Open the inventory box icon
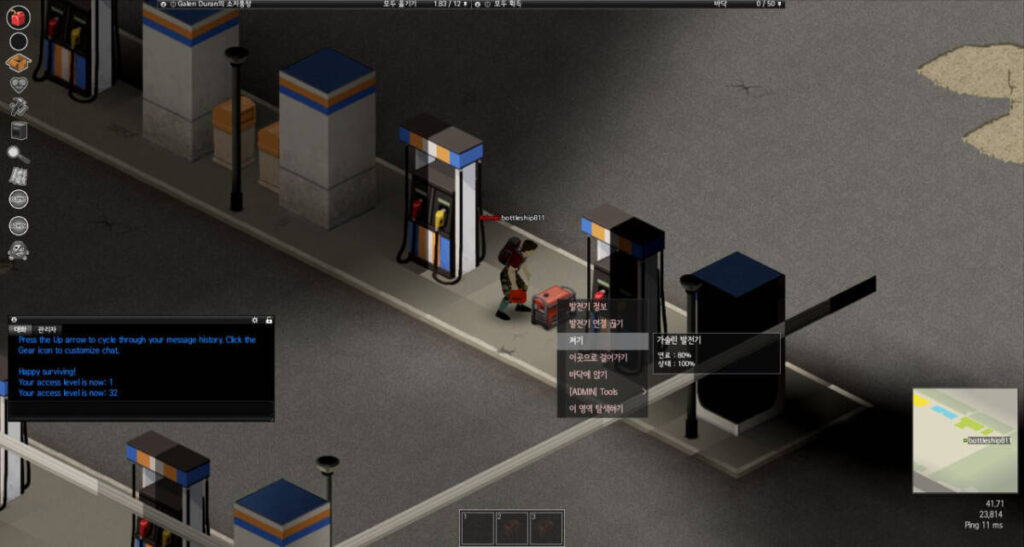The image size is (1024, 547). [18, 63]
